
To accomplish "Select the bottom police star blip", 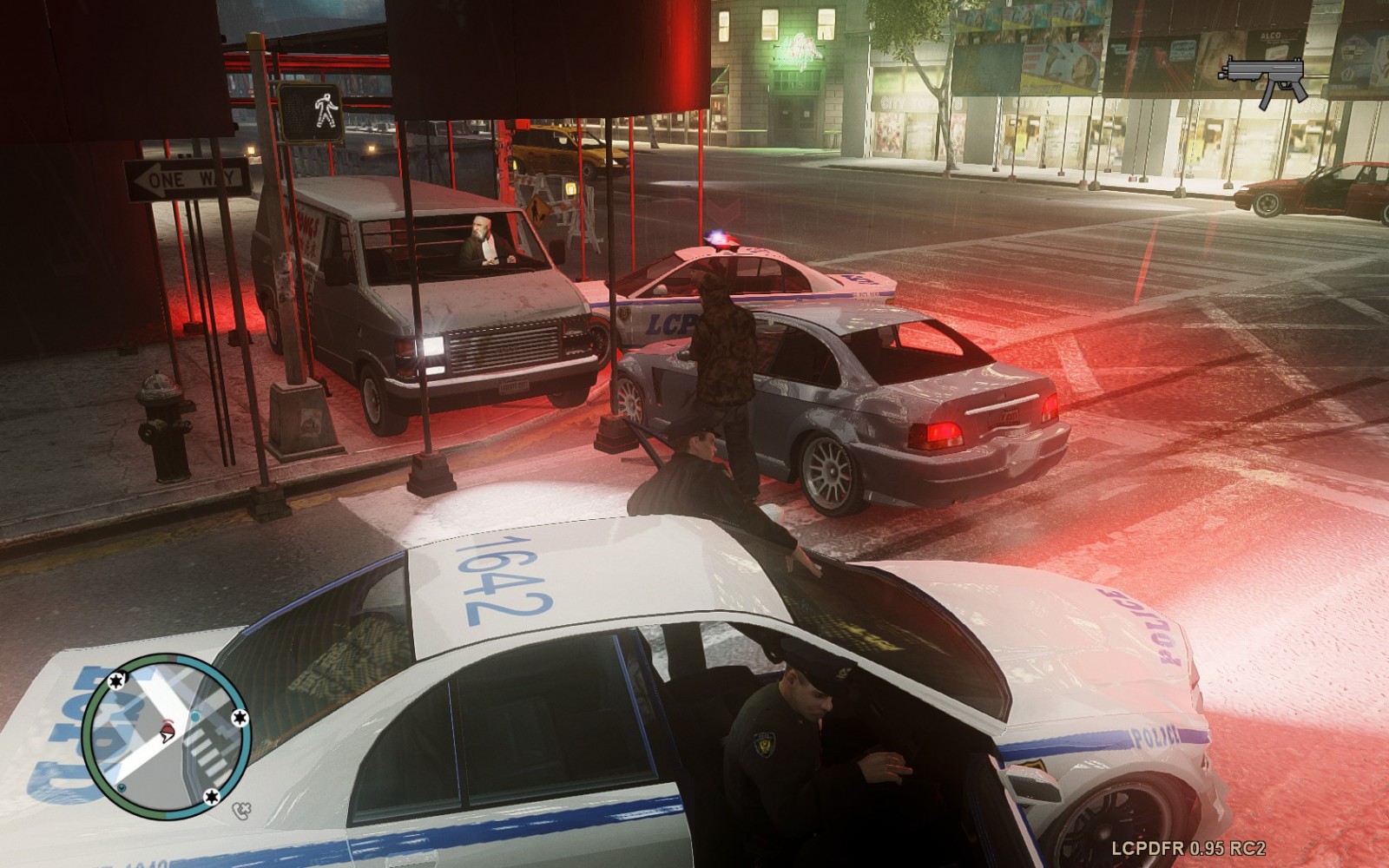I will click(213, 796).
